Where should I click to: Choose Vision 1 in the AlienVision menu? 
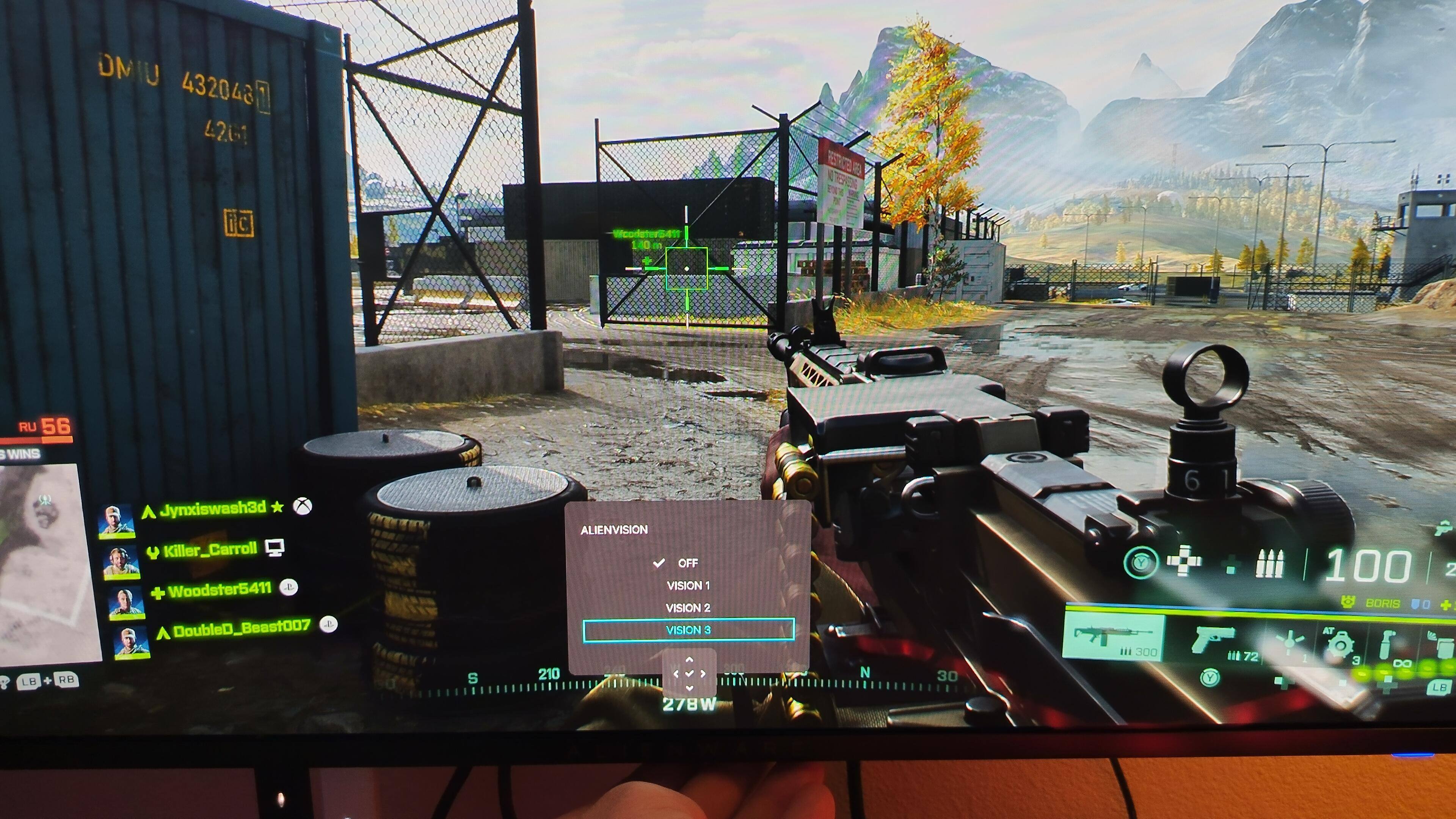click(688, 585)
